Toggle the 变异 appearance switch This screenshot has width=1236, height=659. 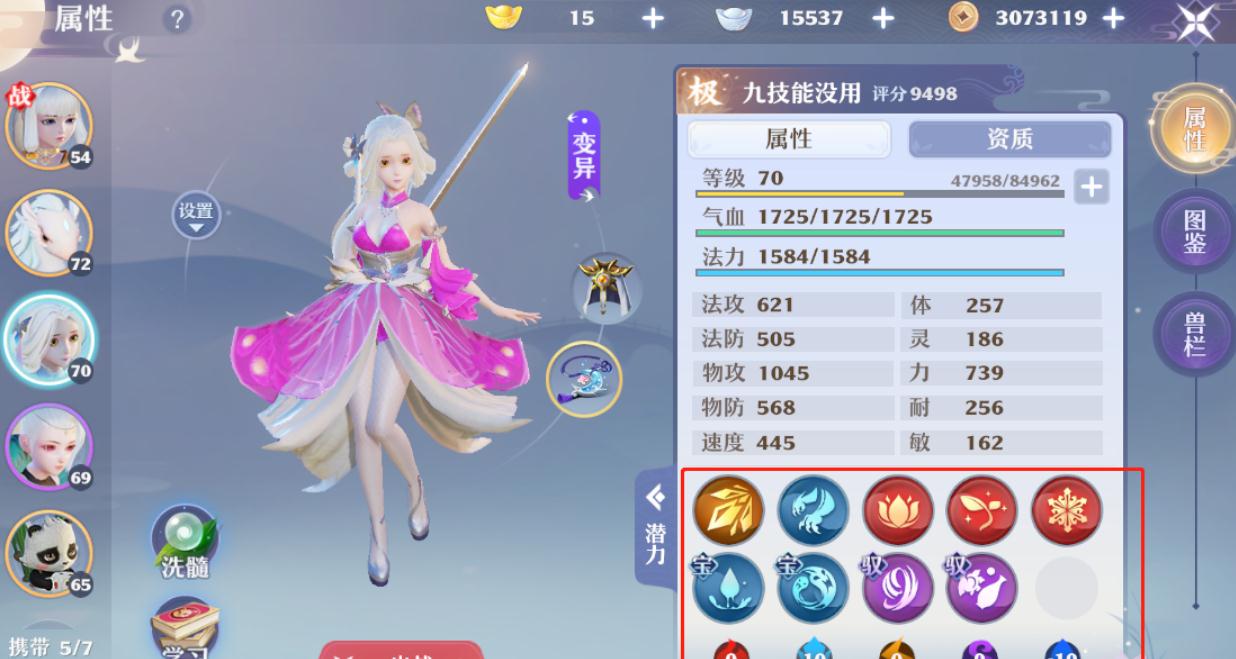pyautogui.click(x=584, y=156)
